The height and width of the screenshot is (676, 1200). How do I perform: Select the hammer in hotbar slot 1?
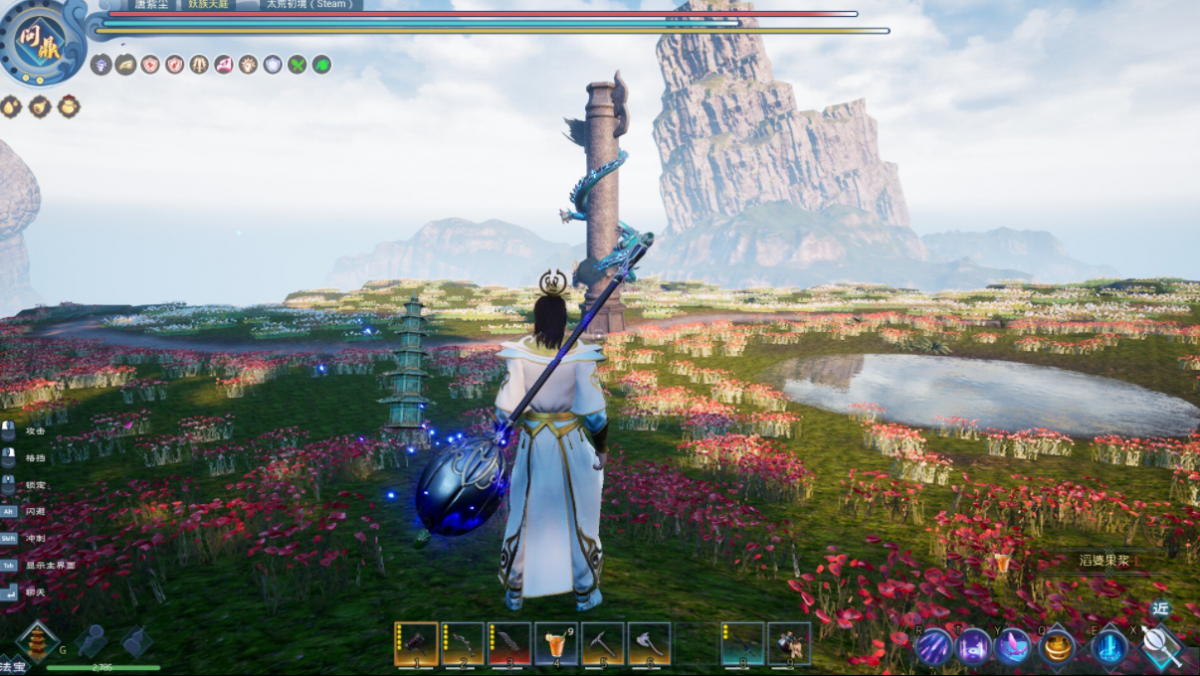[416, 644]
